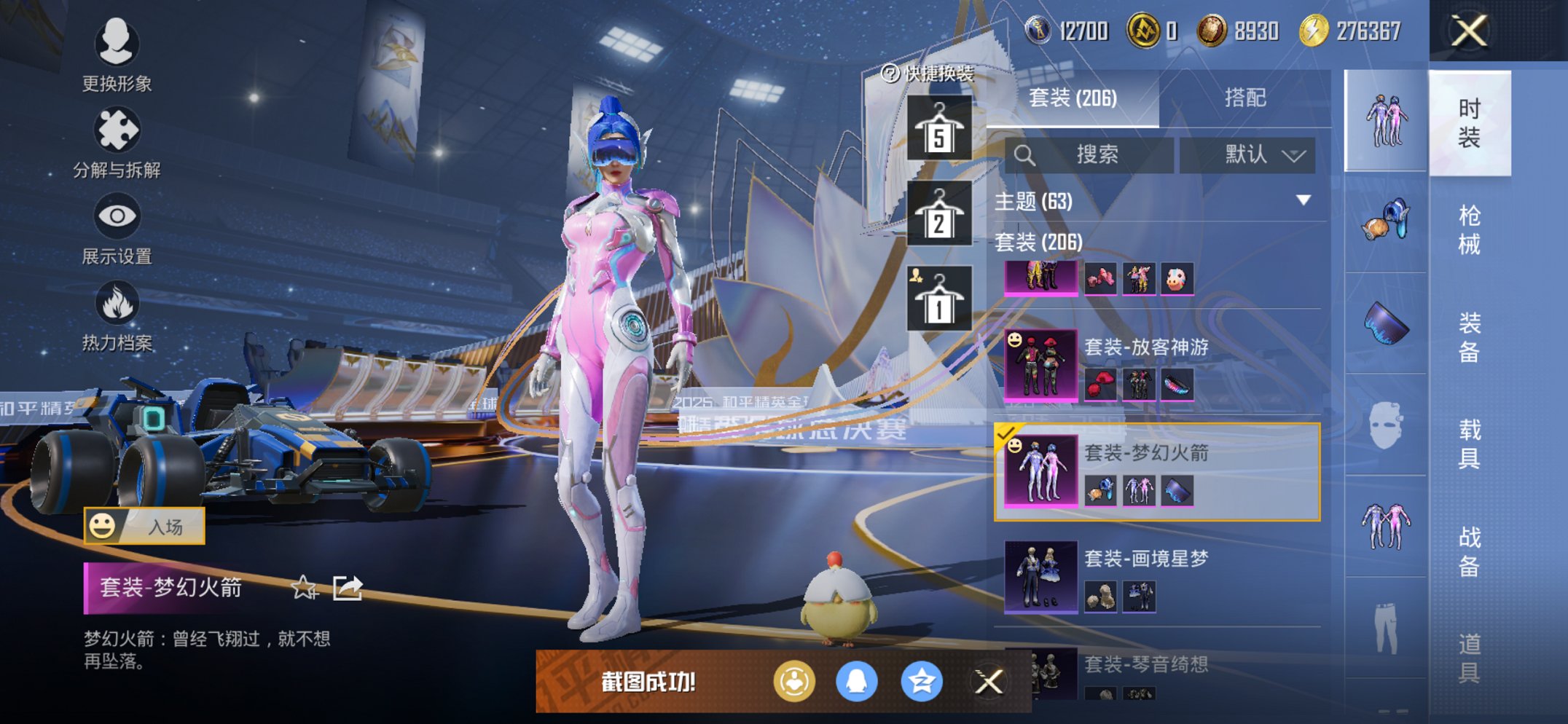Switch to the 枪械 firearms category
1568x724 pixels.
pos(1469,229)
